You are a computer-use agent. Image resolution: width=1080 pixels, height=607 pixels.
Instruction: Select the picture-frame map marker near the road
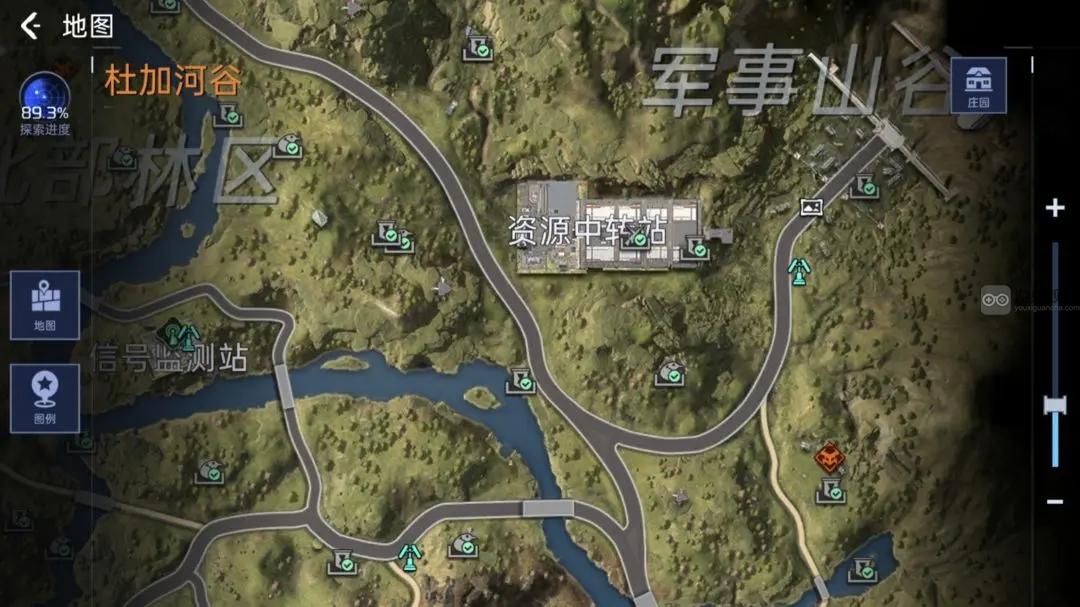pos(811,207)
